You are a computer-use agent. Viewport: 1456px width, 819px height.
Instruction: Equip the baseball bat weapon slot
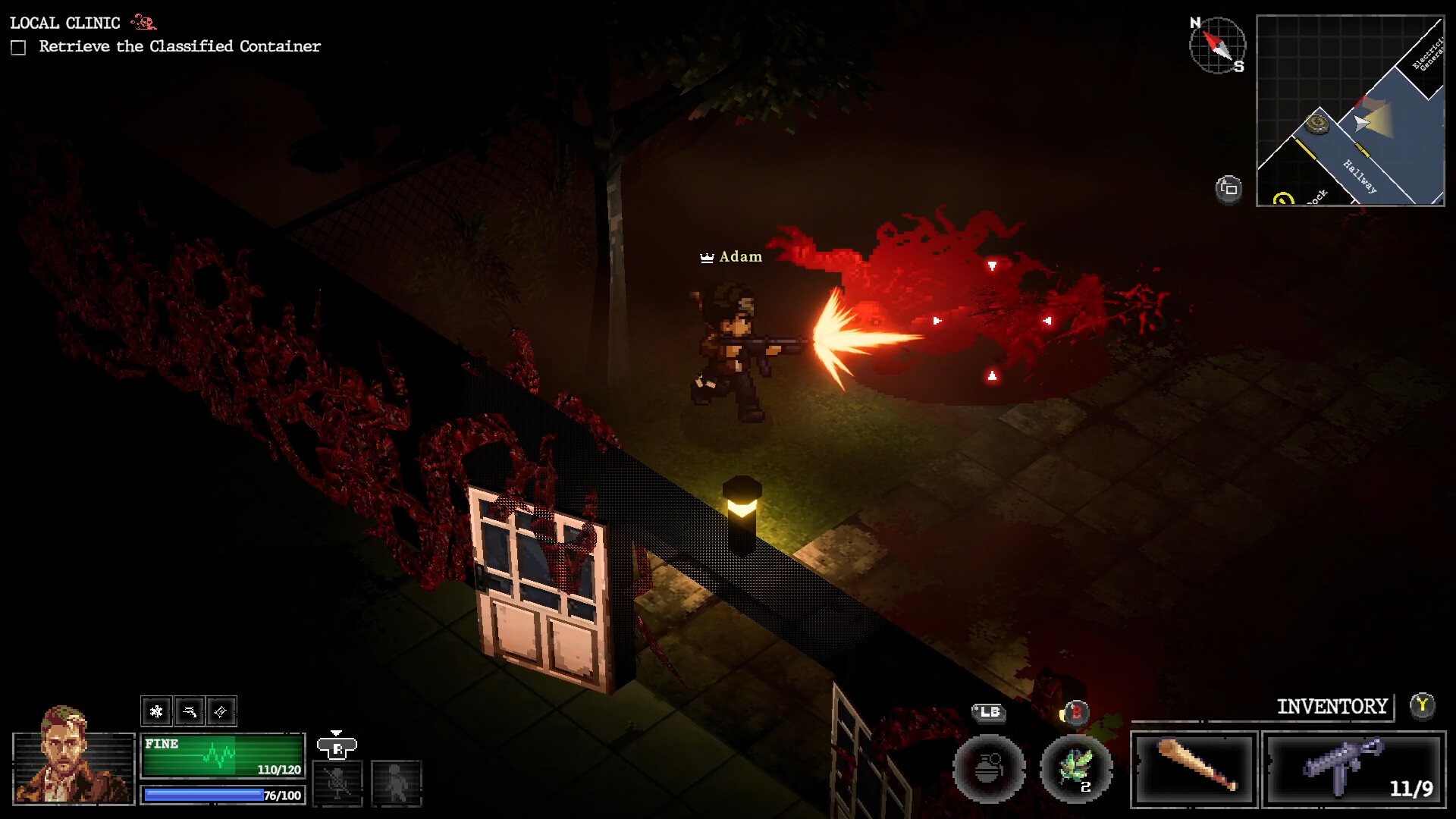[1194, 768]
